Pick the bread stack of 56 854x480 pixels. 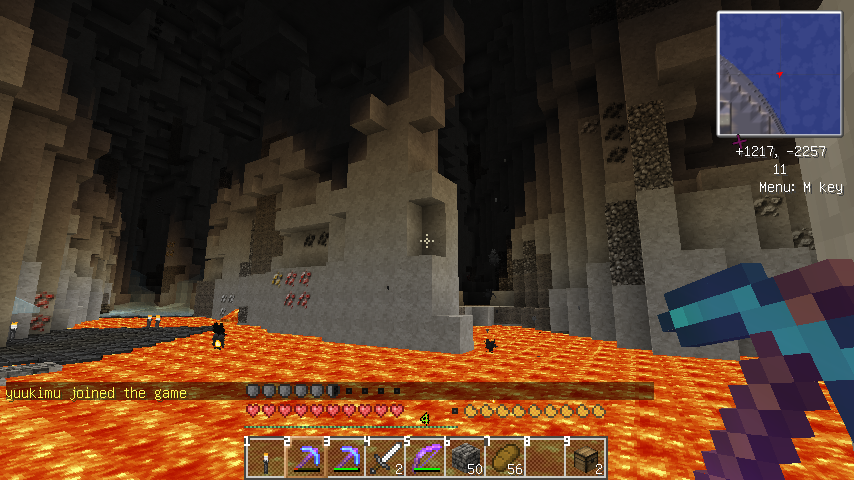(x=506, y=458)
